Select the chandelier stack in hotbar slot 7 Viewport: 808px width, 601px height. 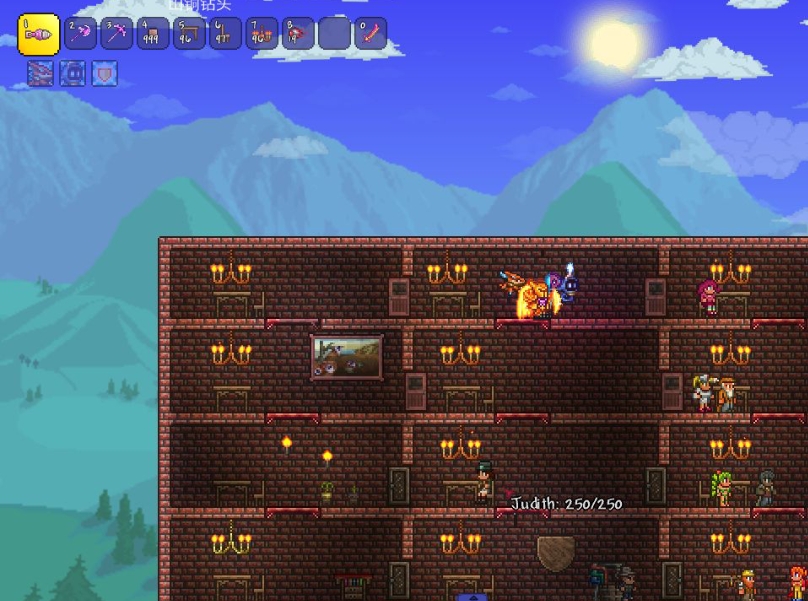click(262, 34)
